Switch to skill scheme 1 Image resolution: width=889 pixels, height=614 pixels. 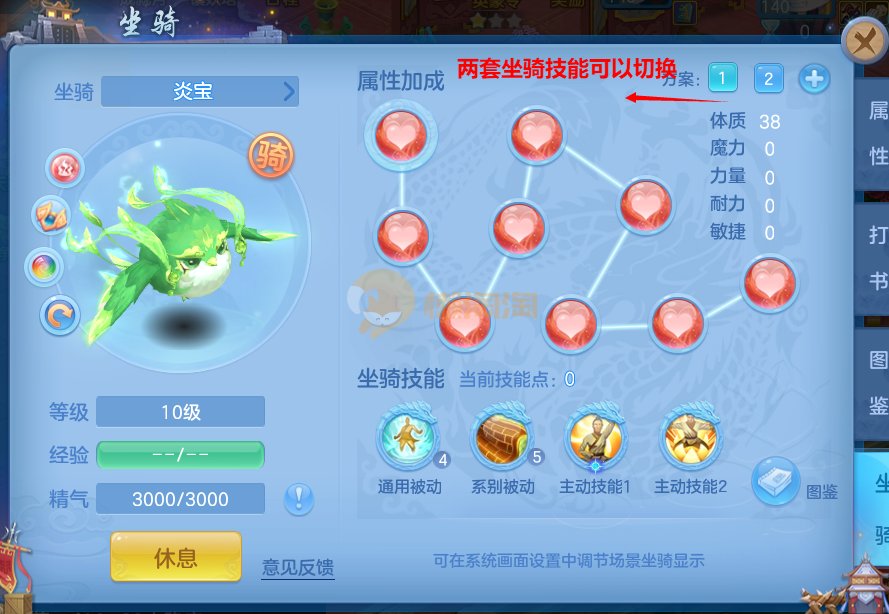coord(723,77)
